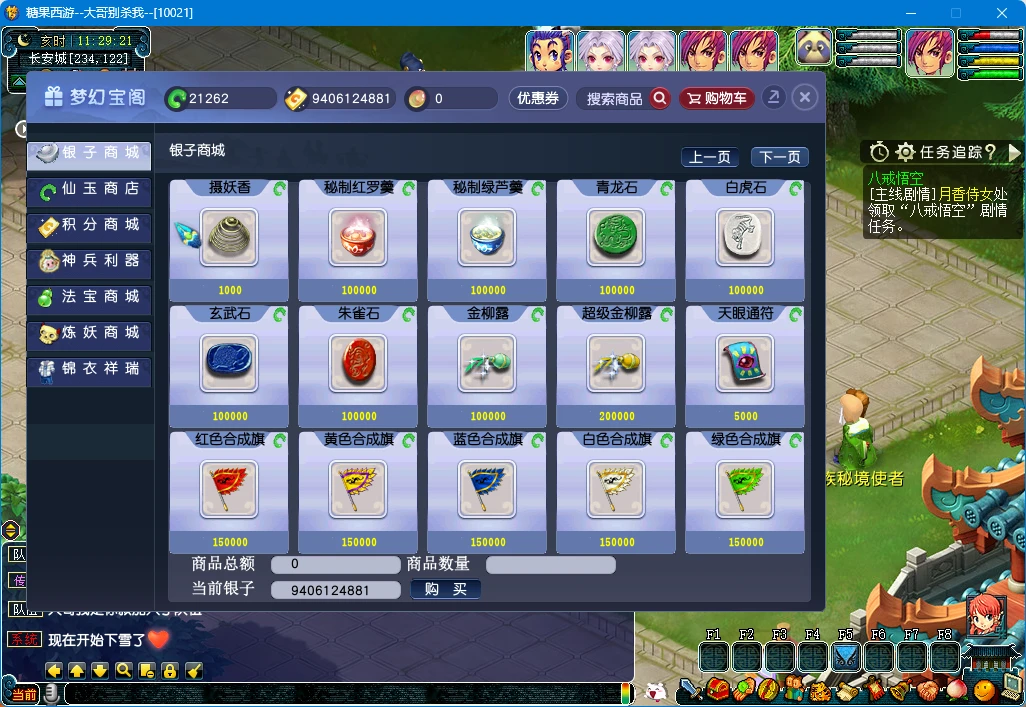
Task: Open the 购物车 shopping cart
Action: [x=716, y=98]
